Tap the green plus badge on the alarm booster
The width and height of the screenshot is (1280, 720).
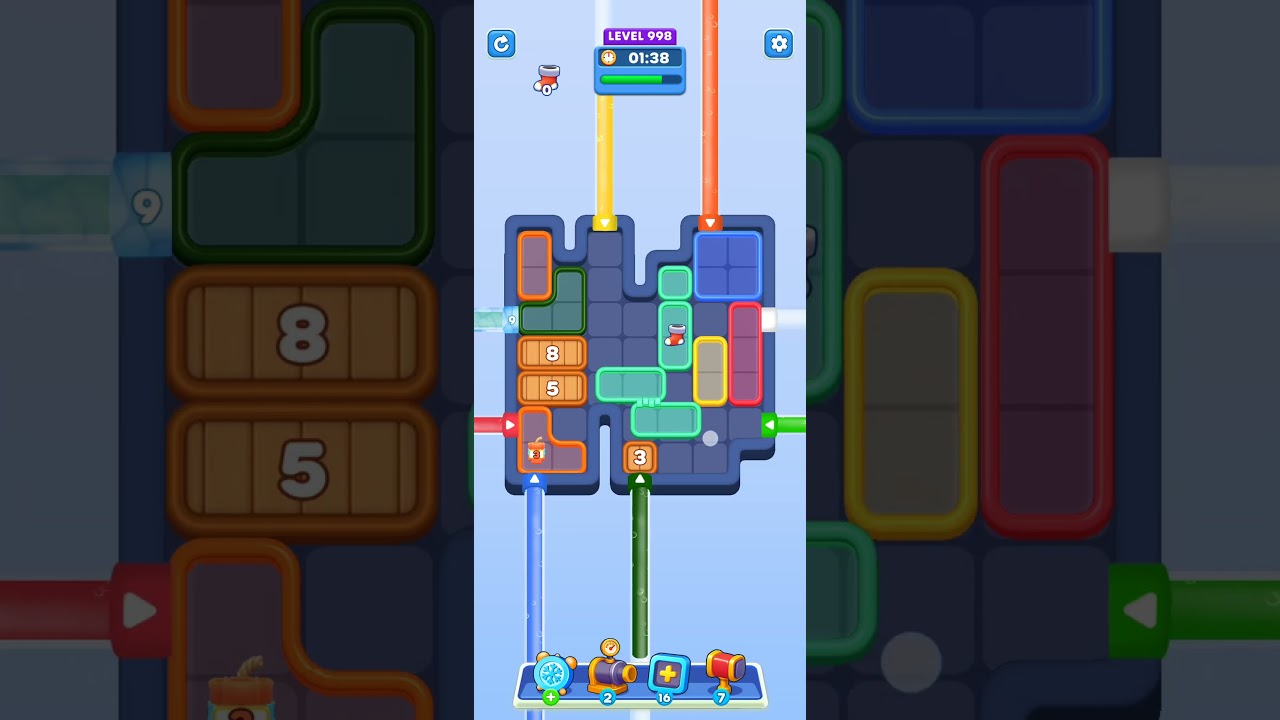pos(549,697)
